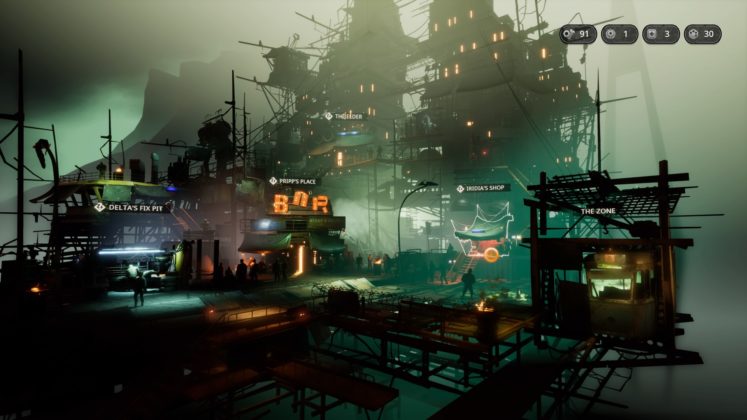Go to Pripp's Place marker
This screenshot has width=747, height=420.
pos(293,181)
